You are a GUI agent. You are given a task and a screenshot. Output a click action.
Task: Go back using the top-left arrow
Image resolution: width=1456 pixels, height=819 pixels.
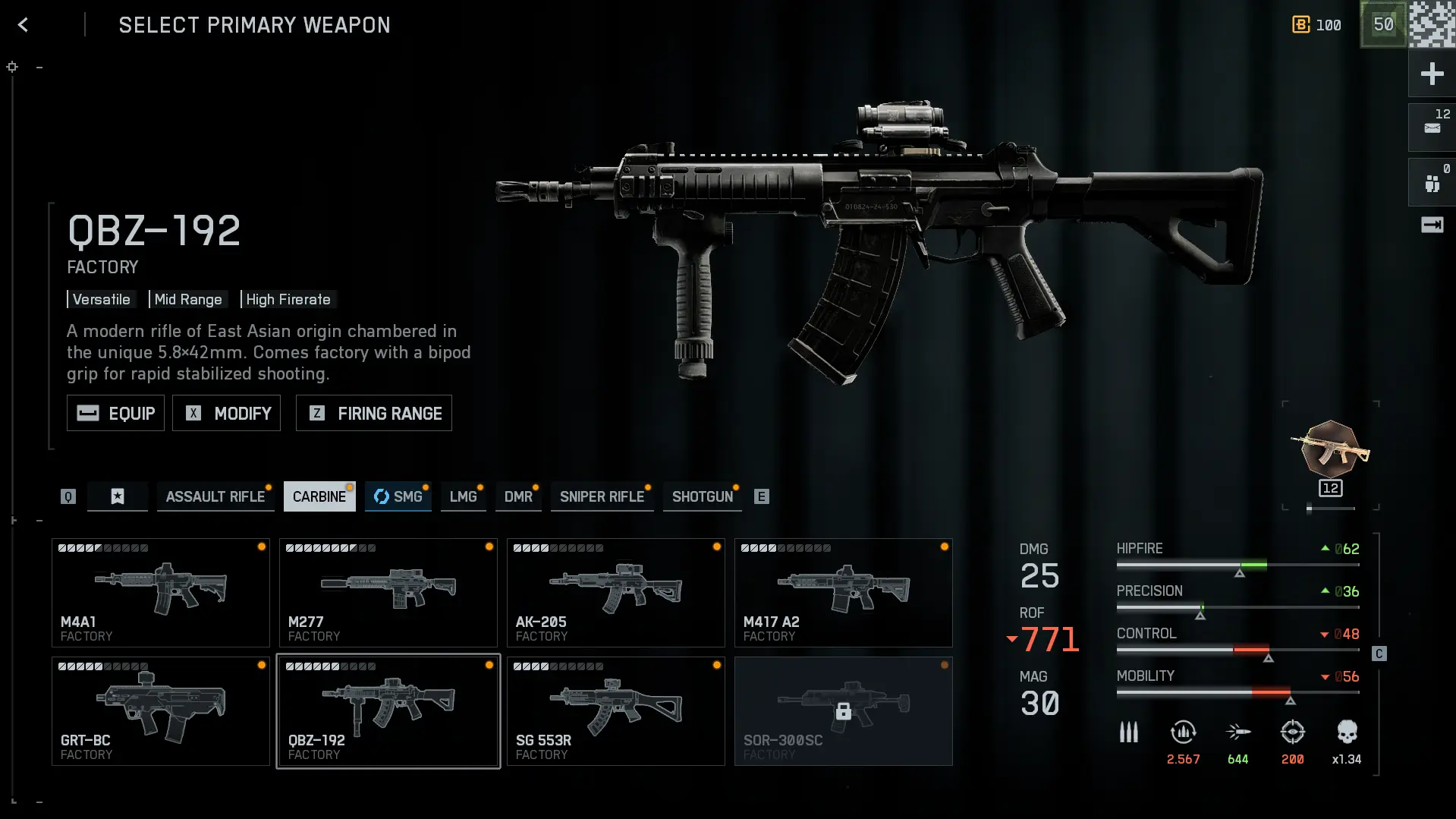[x=23, y=25]
